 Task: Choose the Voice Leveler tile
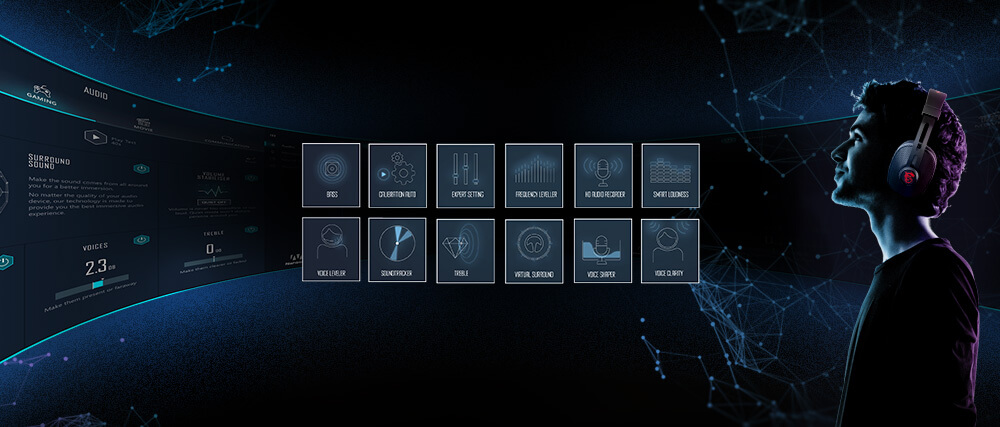coord(330,250)
